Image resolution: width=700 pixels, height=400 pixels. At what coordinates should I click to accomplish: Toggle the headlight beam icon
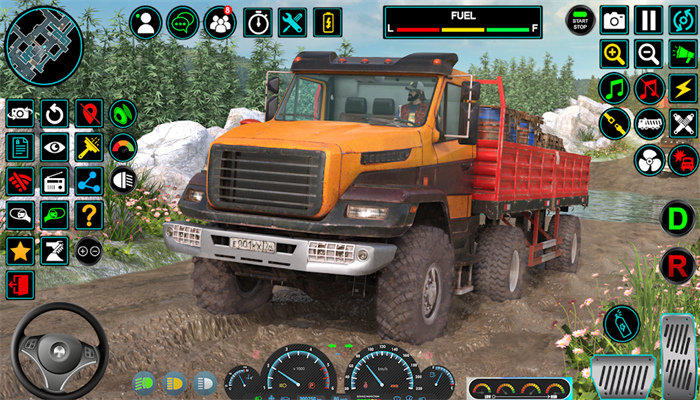pyautogui.click(x=124, y=181)
